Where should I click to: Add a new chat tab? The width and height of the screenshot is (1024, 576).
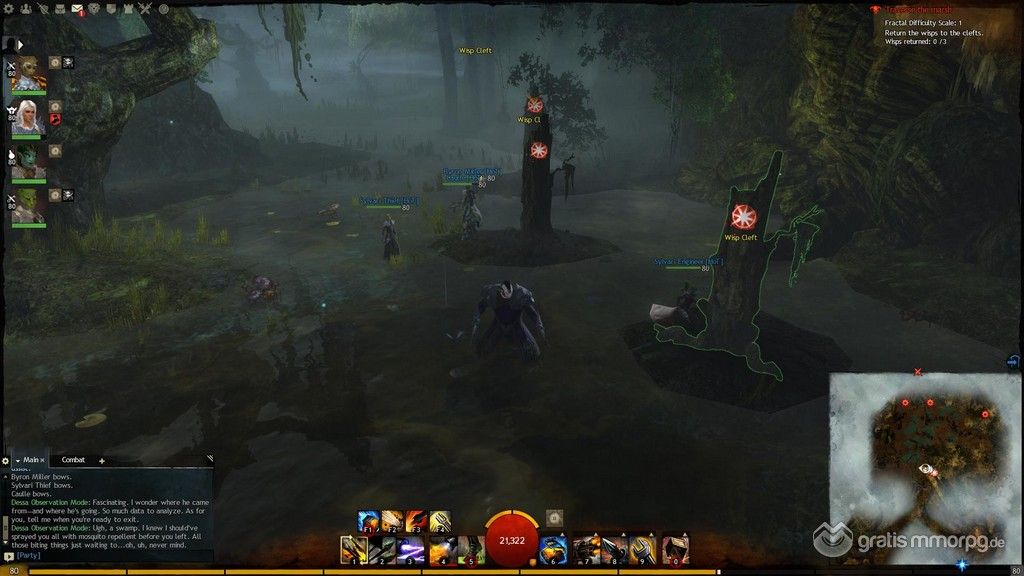click(x=101, y=461)
